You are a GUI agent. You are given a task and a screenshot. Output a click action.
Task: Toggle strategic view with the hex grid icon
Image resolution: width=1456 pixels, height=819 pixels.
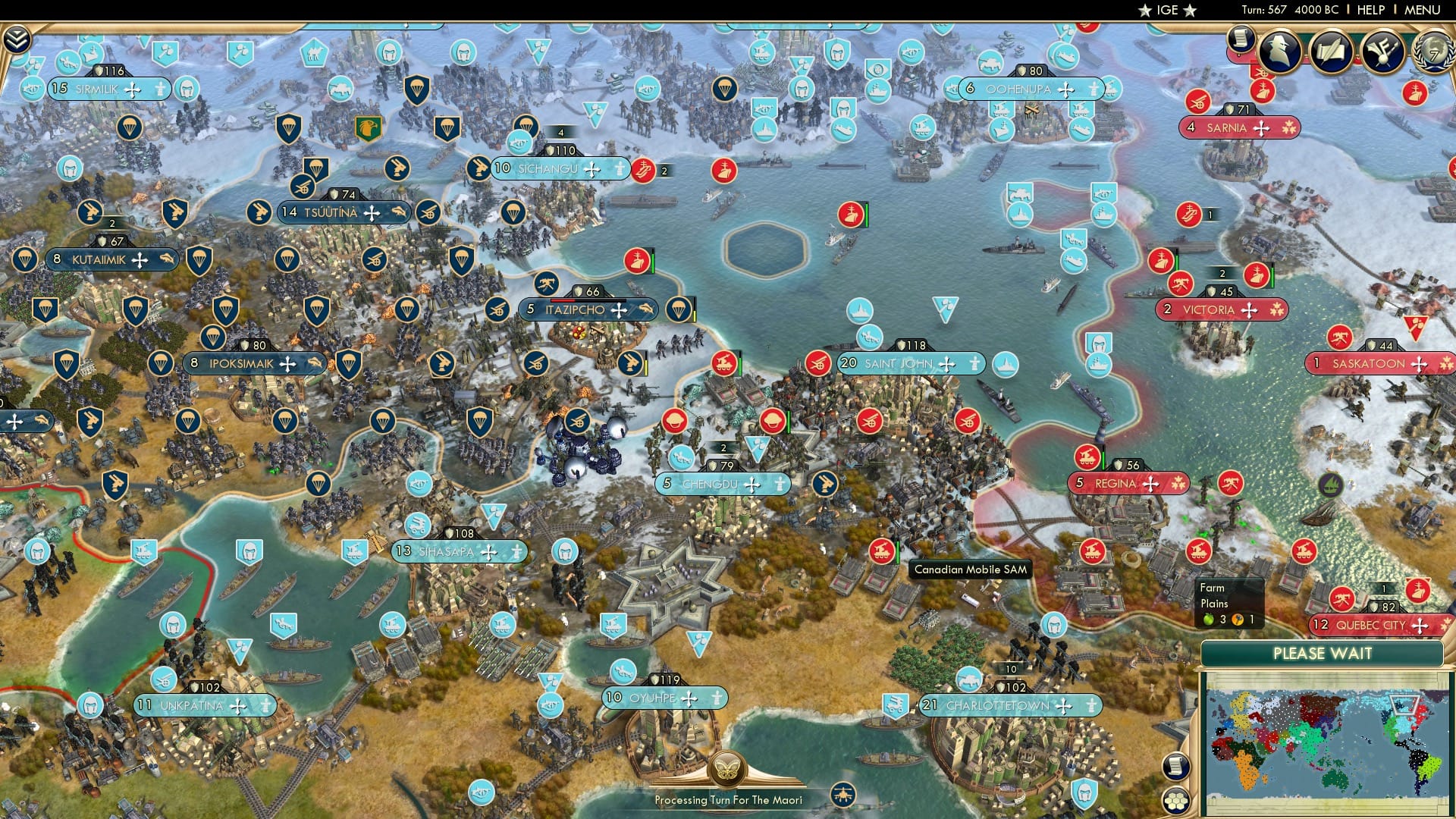(1175, 801)
